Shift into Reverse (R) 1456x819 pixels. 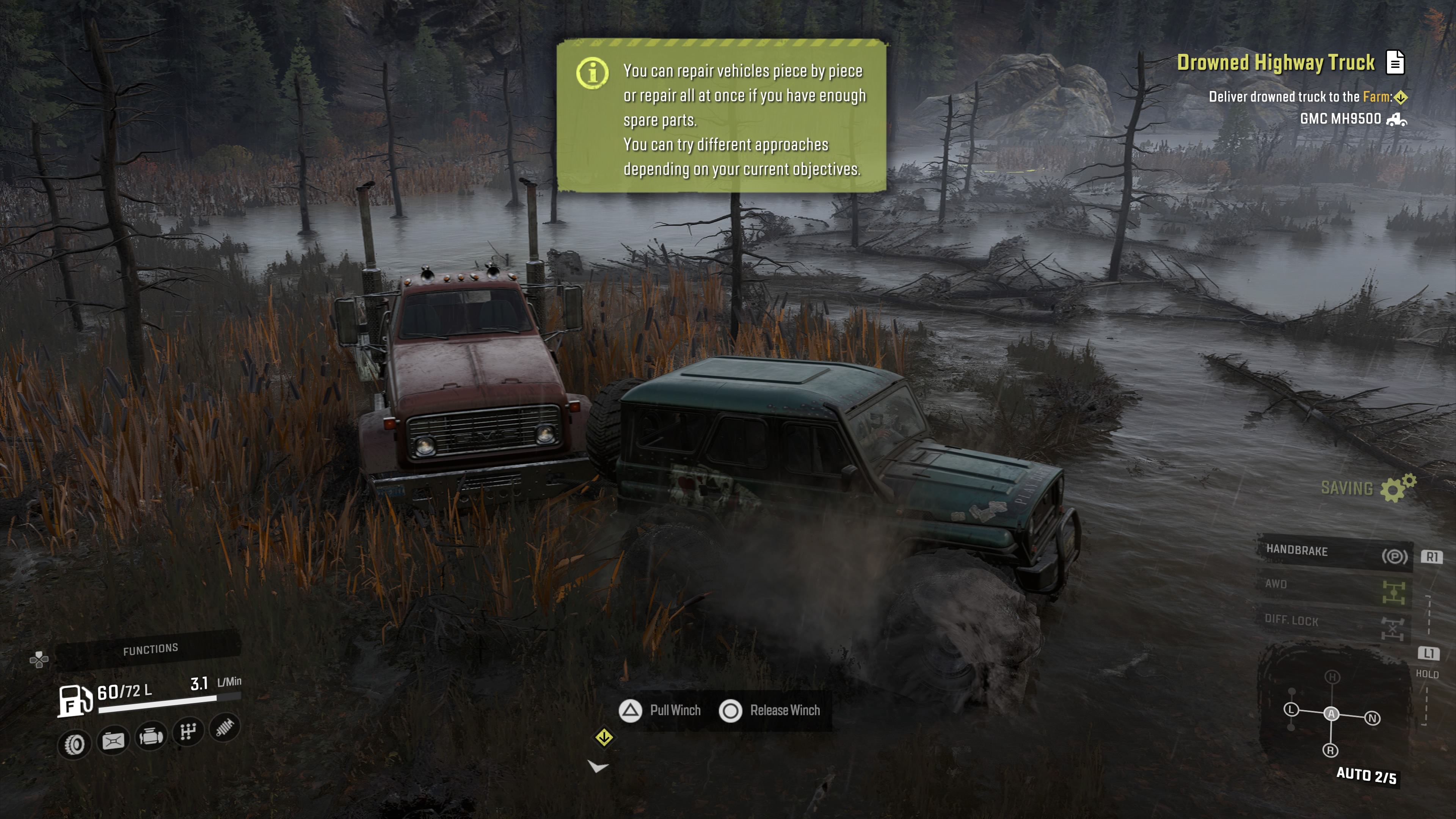pos(1330,751)
